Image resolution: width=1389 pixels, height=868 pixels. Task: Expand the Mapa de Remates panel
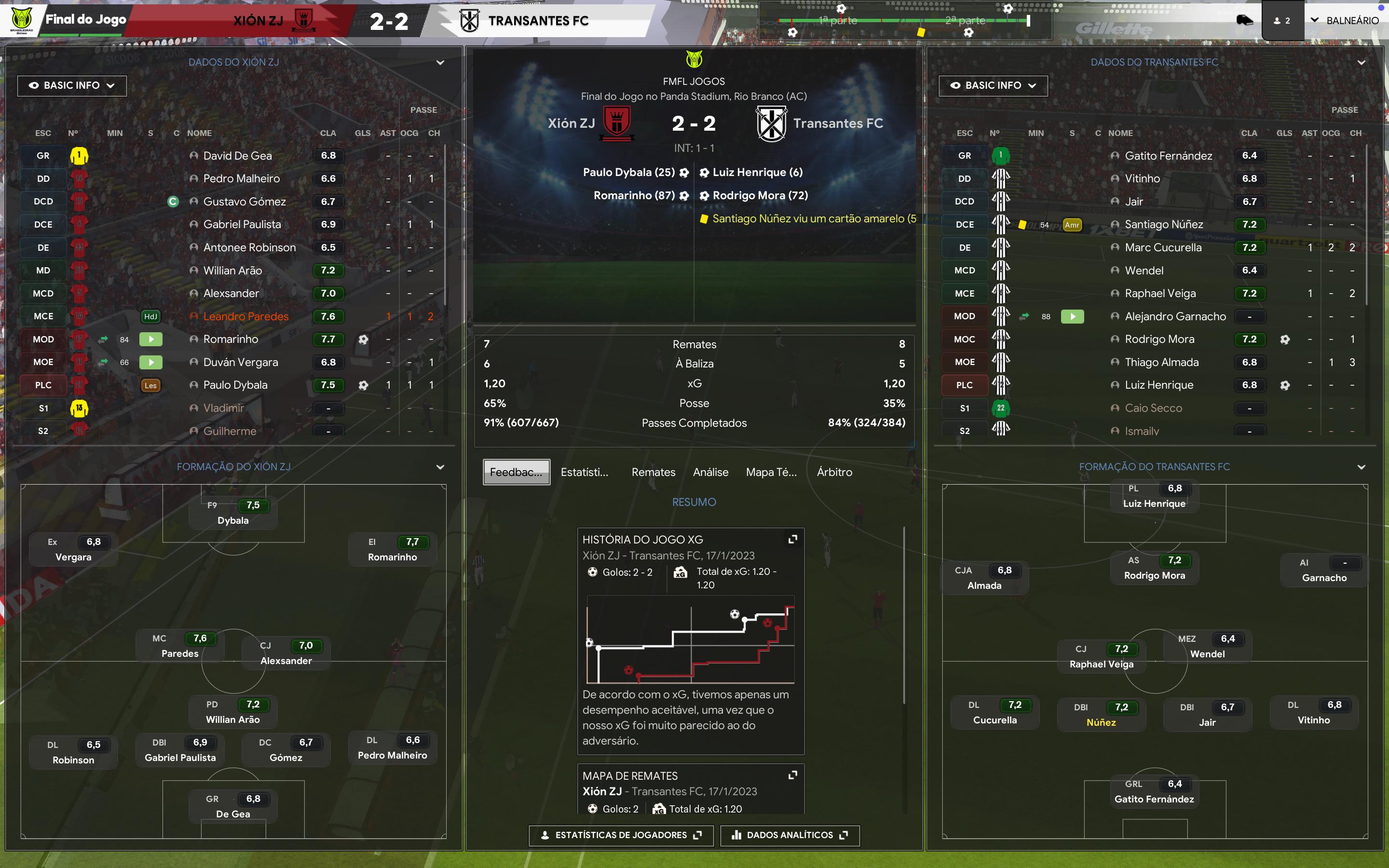pos(793,775)
